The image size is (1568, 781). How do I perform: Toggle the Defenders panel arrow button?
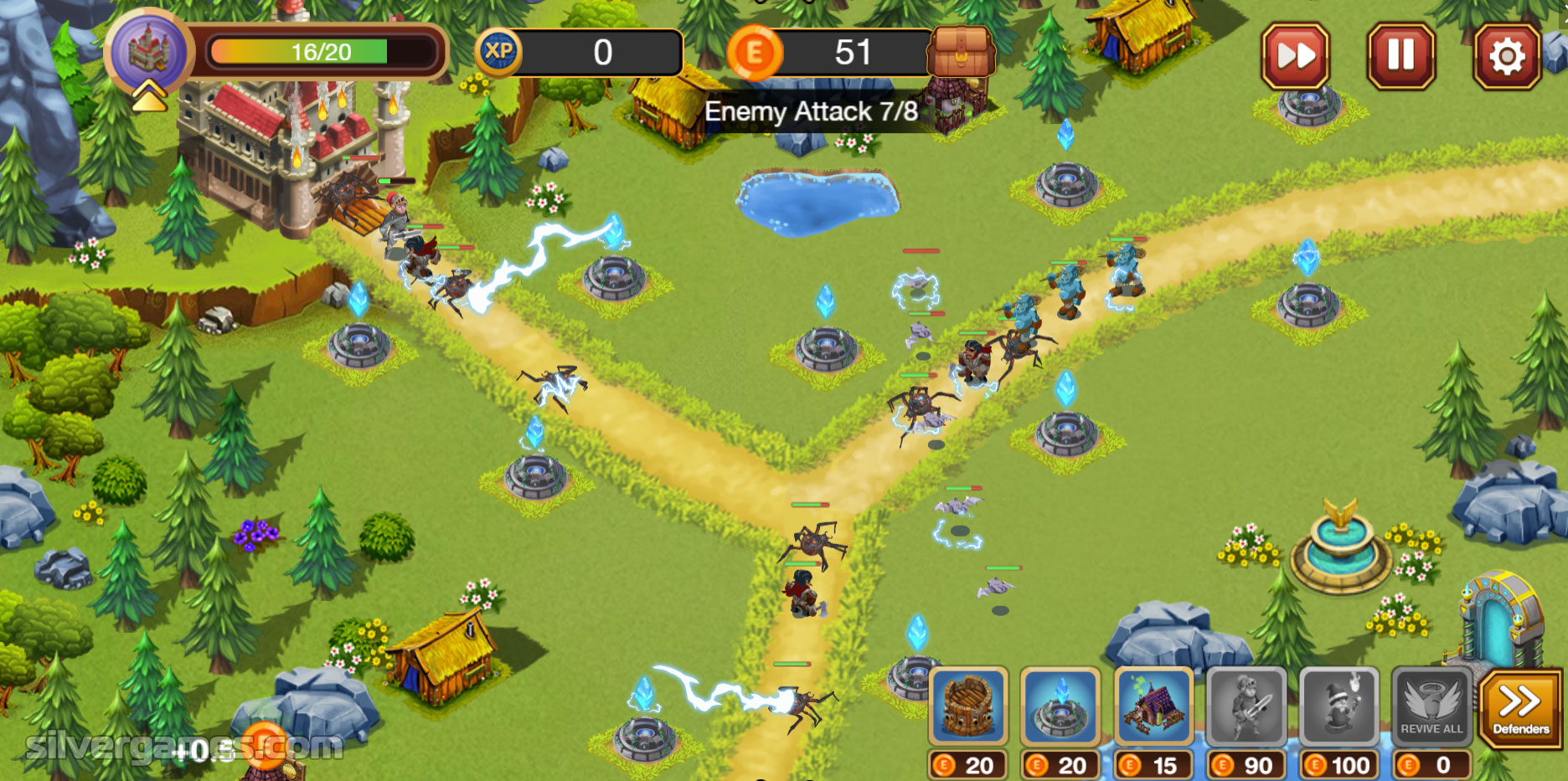click(1520, 707)
